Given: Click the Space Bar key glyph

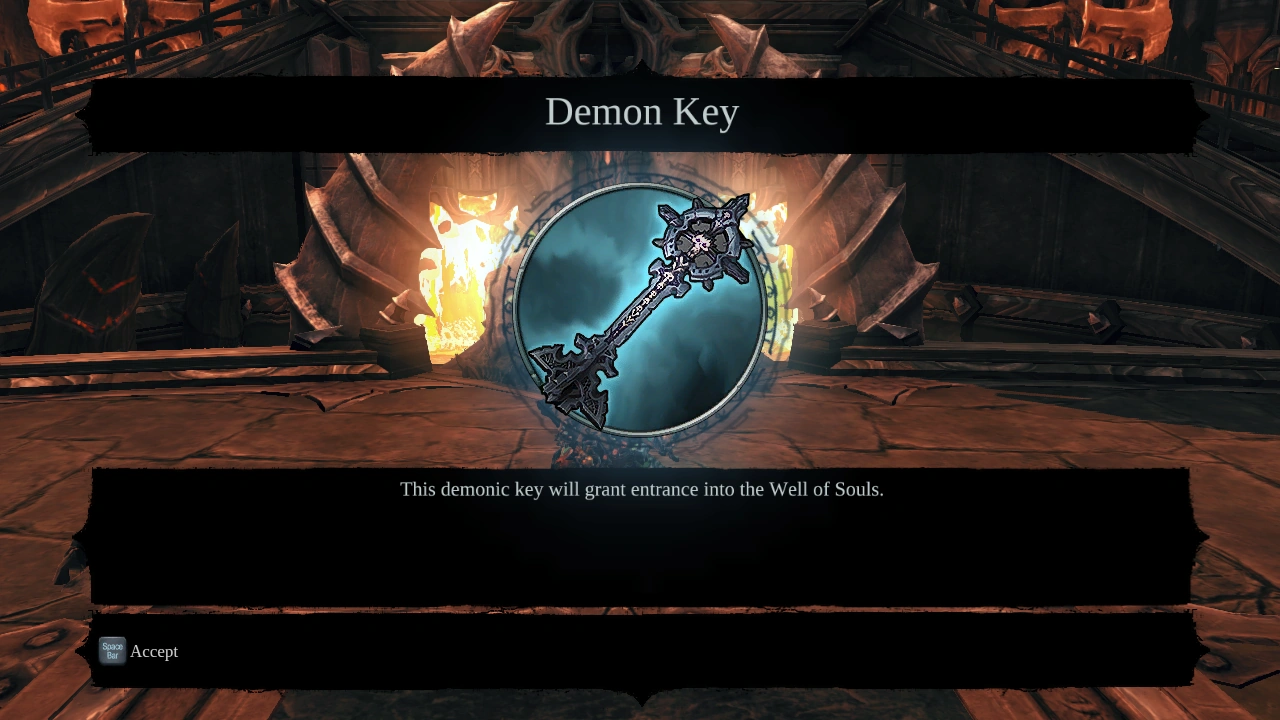Looking at the screenshot, I should (111, 651).
